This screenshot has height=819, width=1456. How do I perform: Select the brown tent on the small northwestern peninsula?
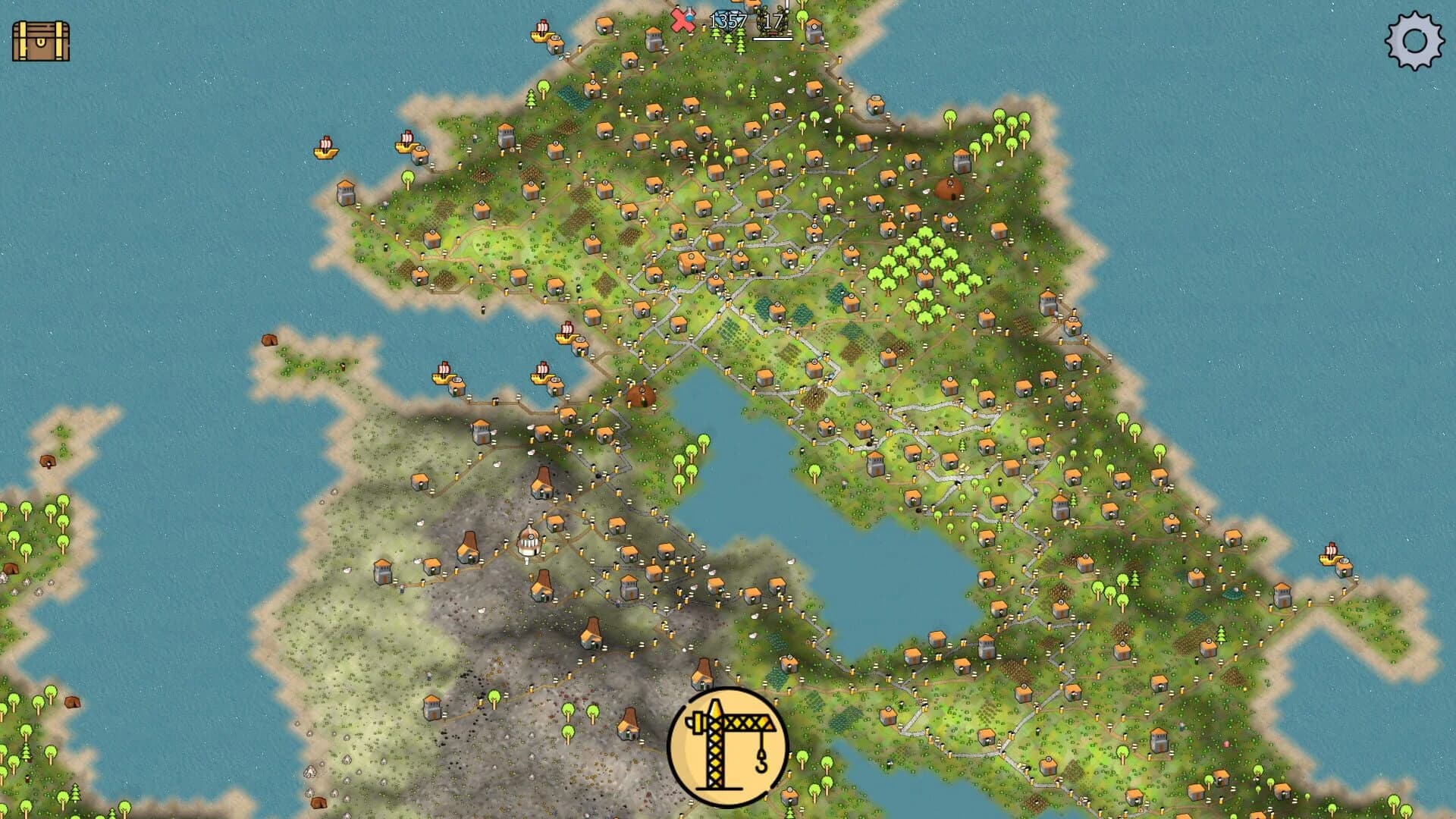[x=269, y=339]
